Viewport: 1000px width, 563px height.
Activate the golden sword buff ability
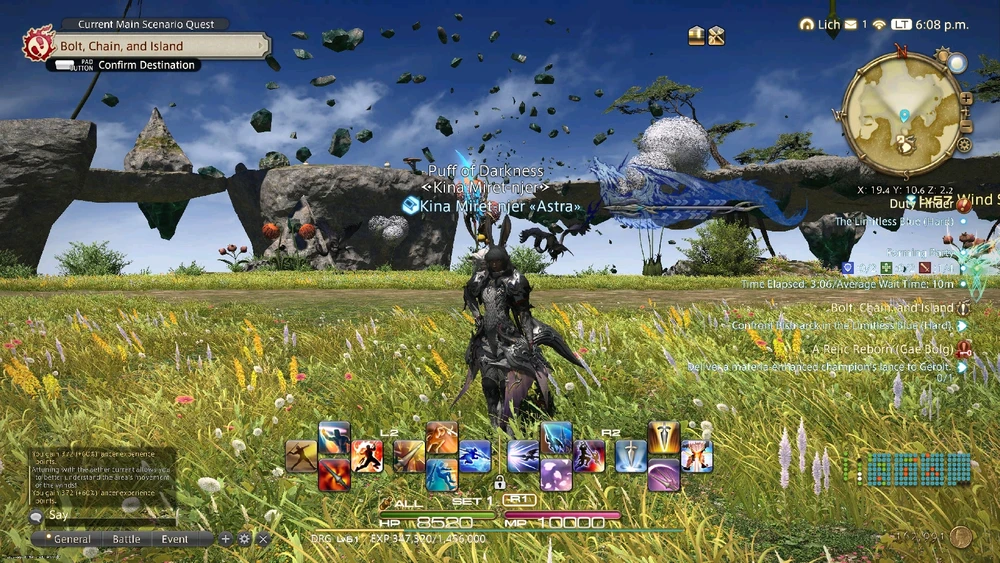coord(664,437)
